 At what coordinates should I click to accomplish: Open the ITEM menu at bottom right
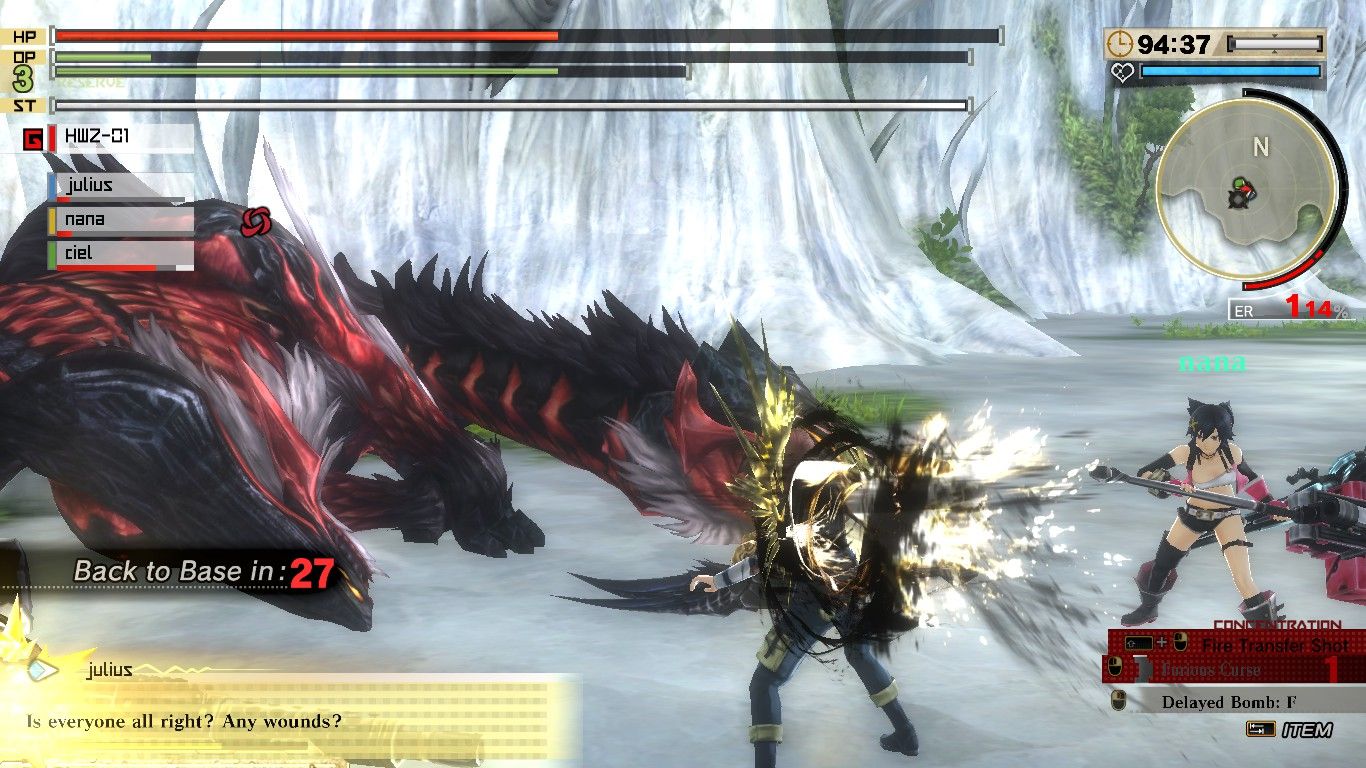[x=1307, y=729]
